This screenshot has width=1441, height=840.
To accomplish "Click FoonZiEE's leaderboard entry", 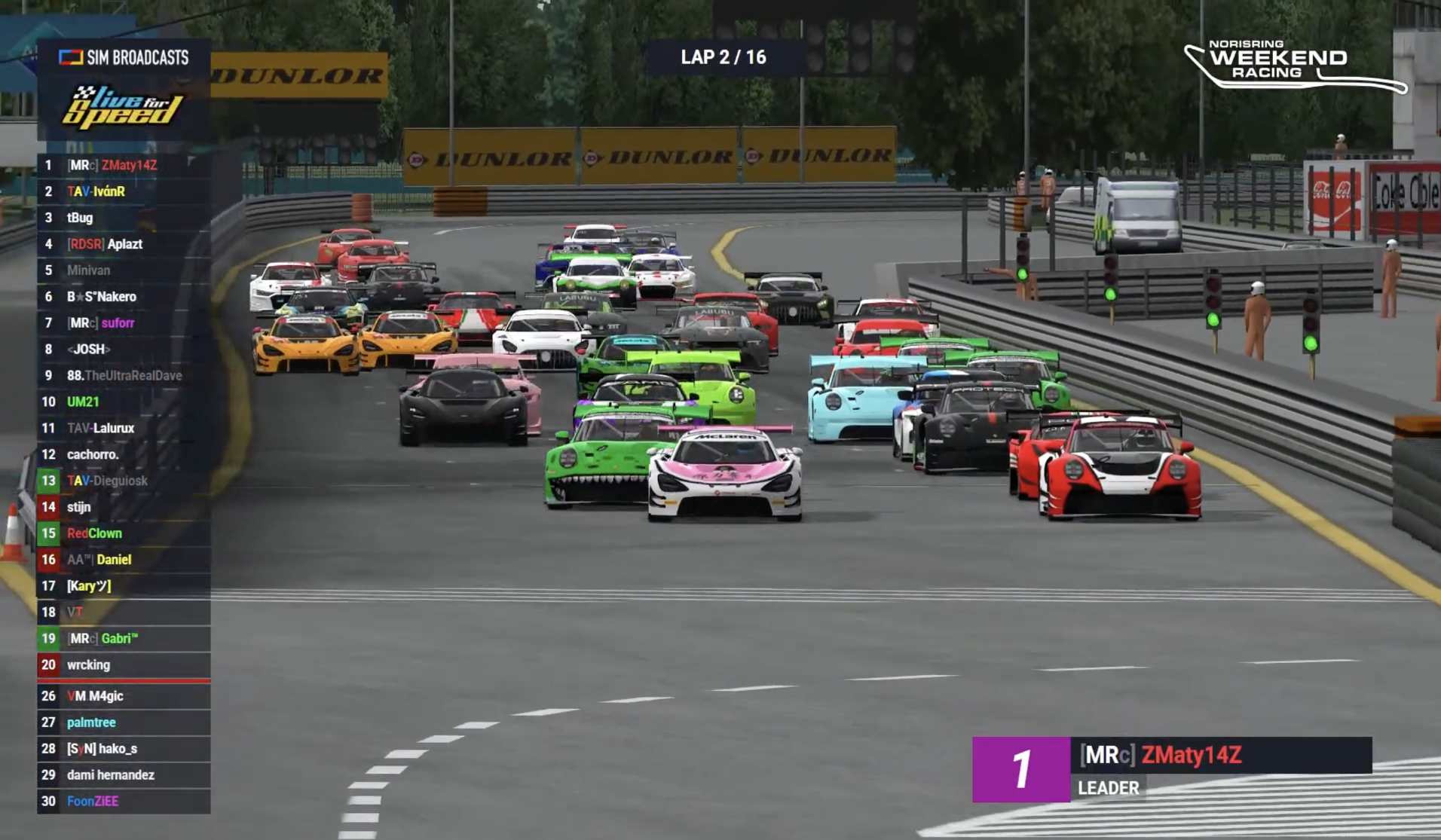I will 124,801.
